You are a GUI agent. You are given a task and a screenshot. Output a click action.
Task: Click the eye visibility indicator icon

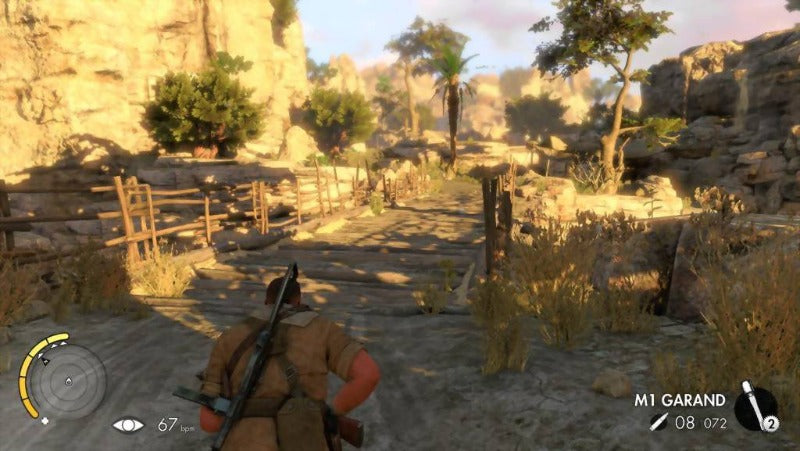[128, 425]
